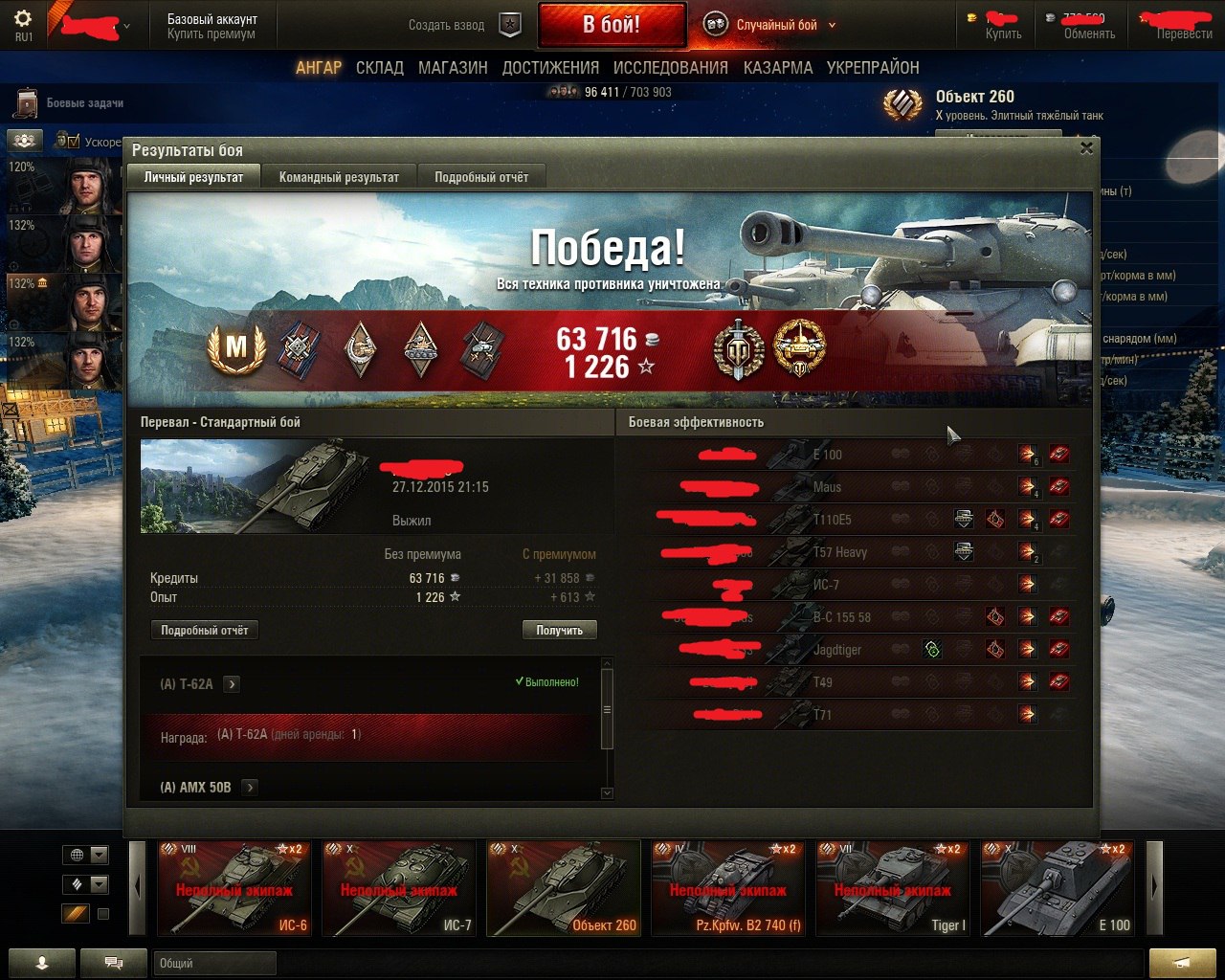Start battle with the red В бой! button
This screenshot has width=1225, height=980.
[x=612, y=25]
